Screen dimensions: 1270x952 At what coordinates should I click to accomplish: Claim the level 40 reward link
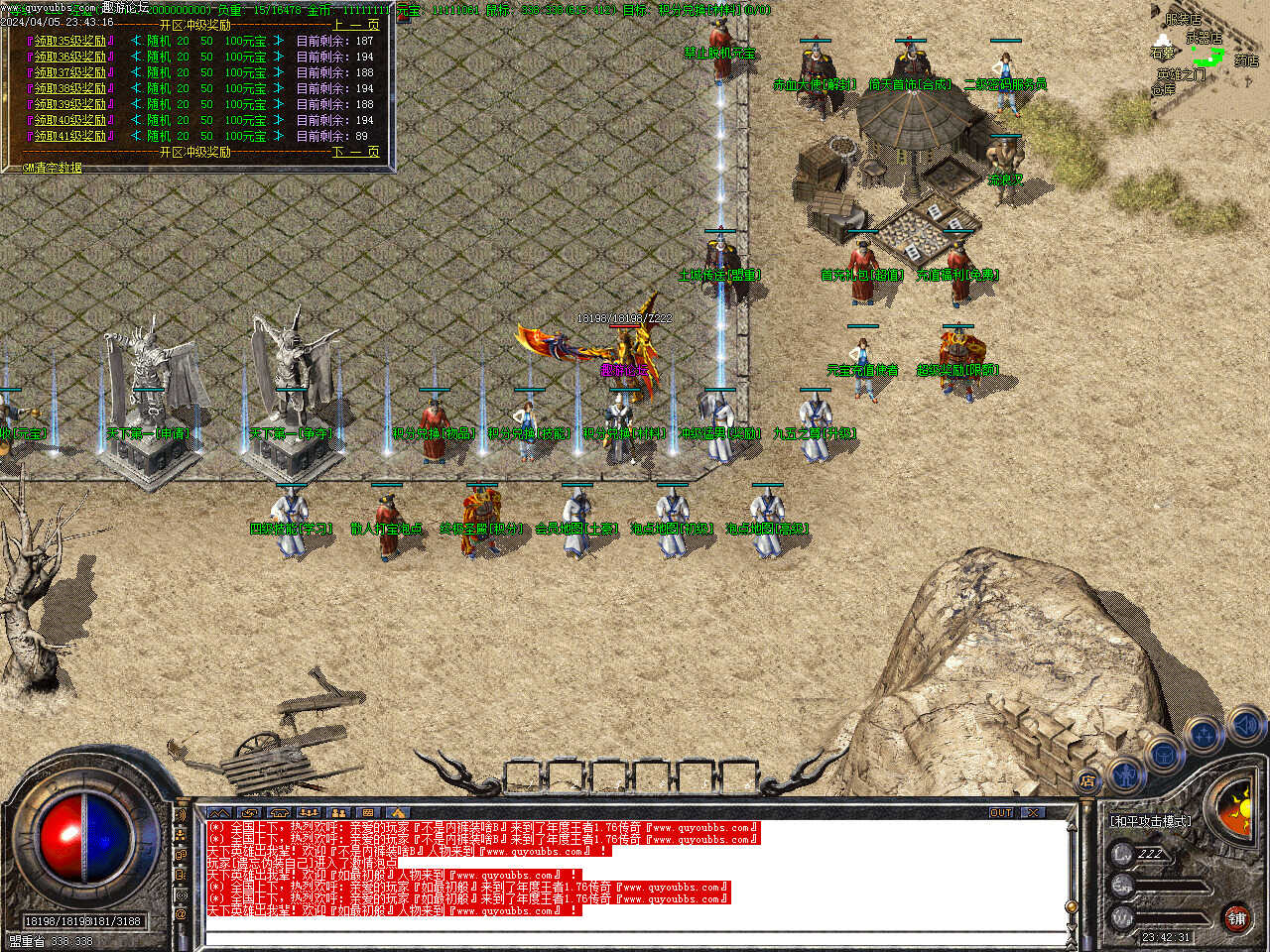coord(70,120)
